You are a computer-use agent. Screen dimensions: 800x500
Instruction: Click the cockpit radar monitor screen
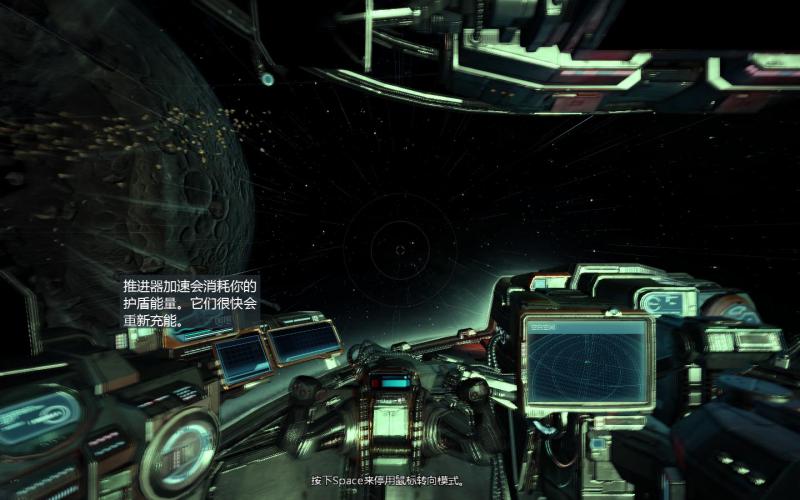(587, 363)
